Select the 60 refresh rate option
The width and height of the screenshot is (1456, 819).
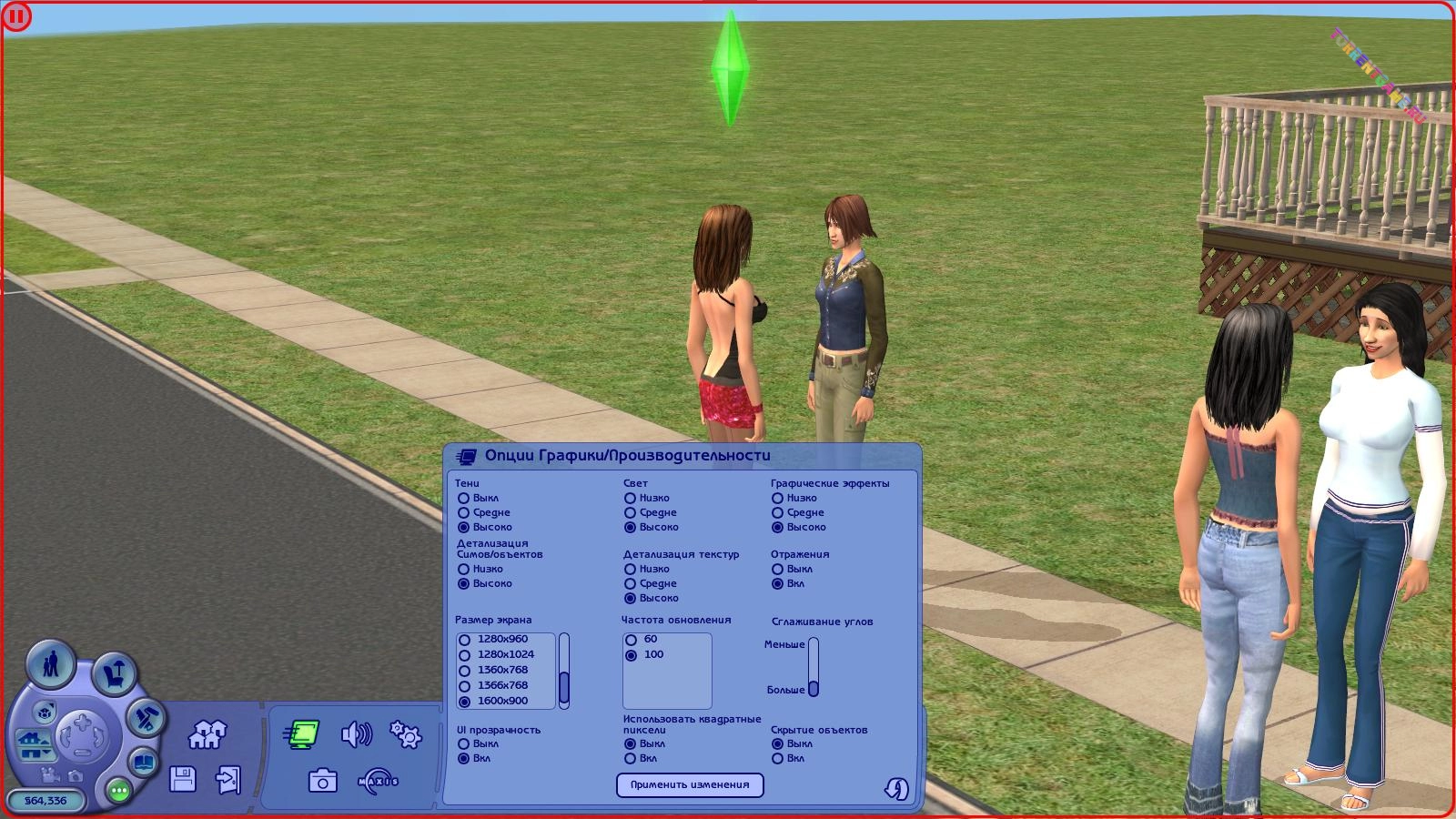pos(631,640)
